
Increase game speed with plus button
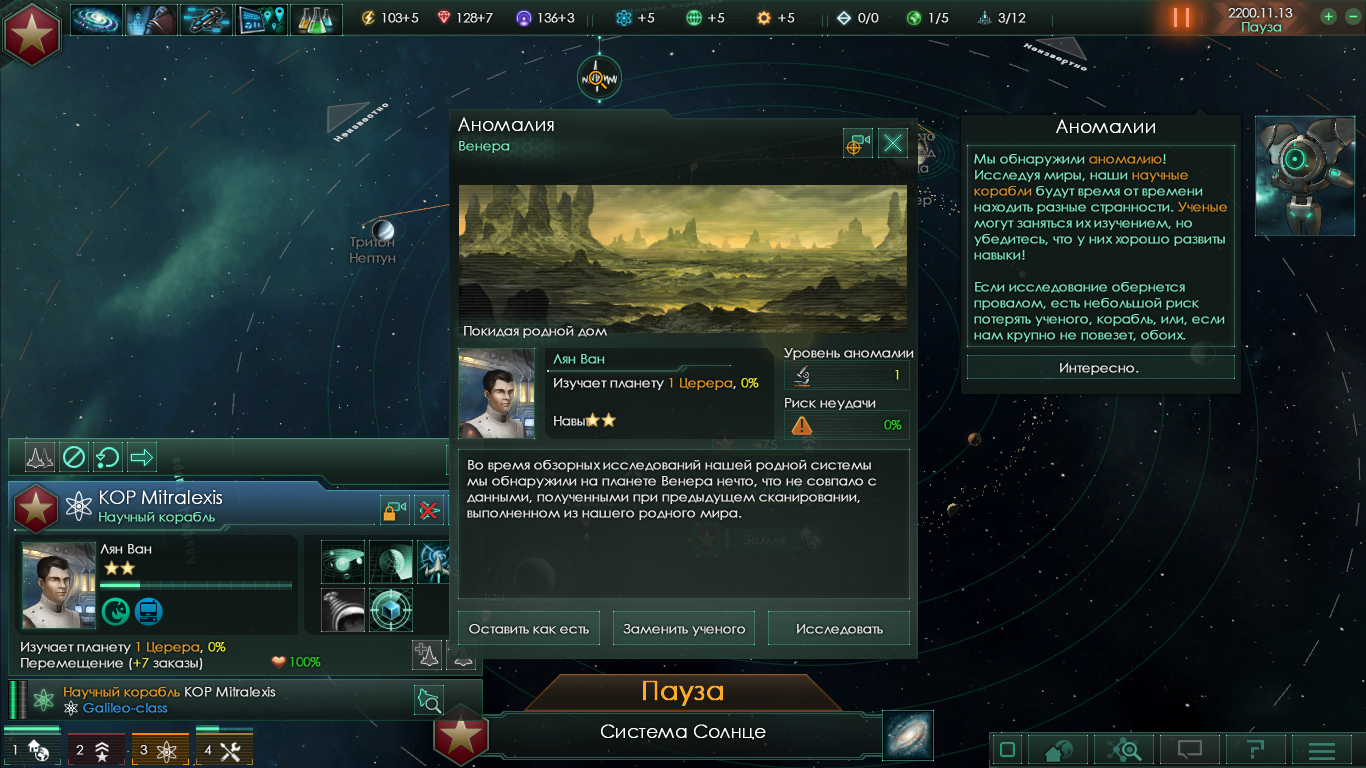pos(1328,17)
